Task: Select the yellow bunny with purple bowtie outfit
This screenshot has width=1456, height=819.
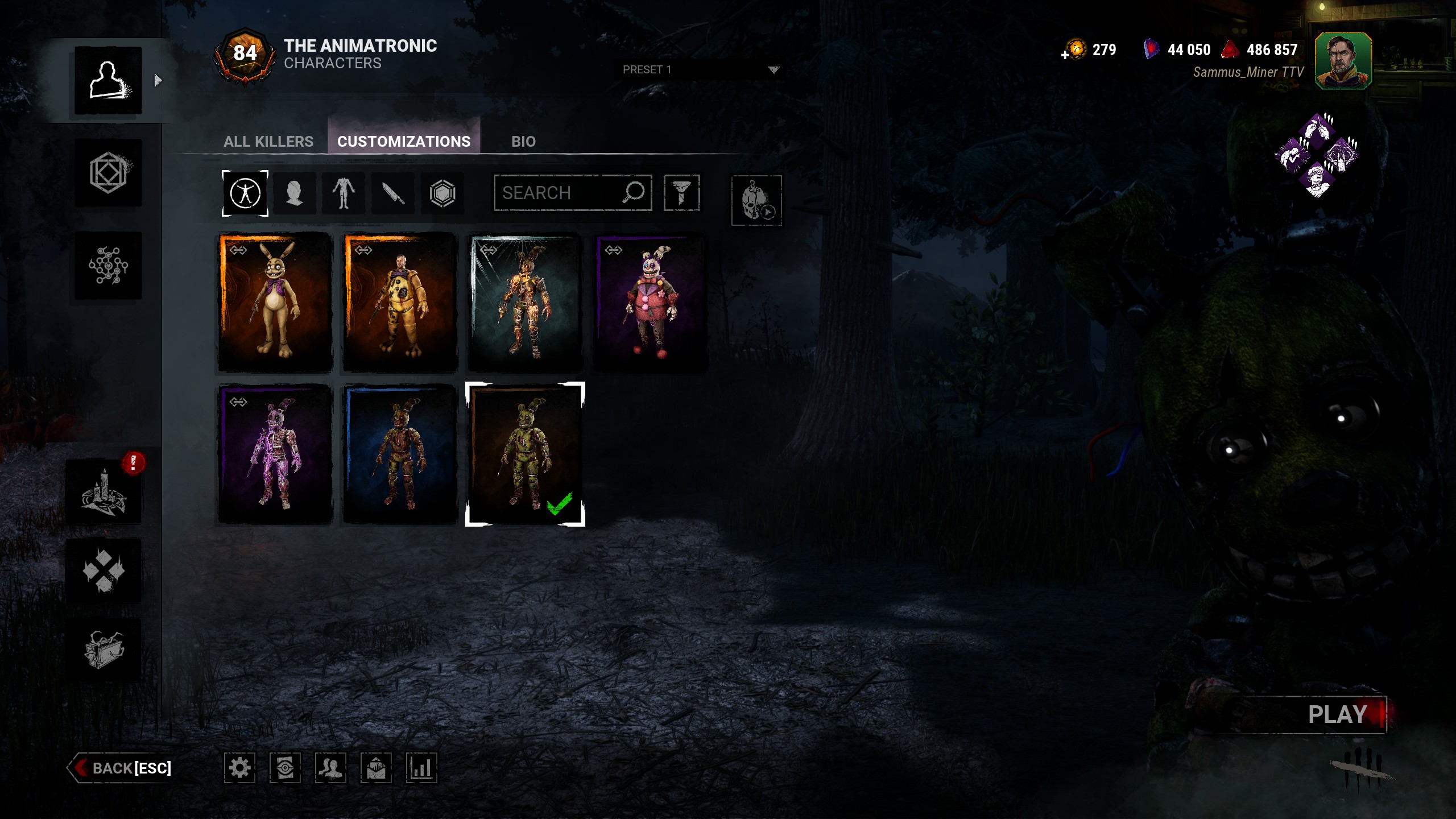Action: coord(275,302)
